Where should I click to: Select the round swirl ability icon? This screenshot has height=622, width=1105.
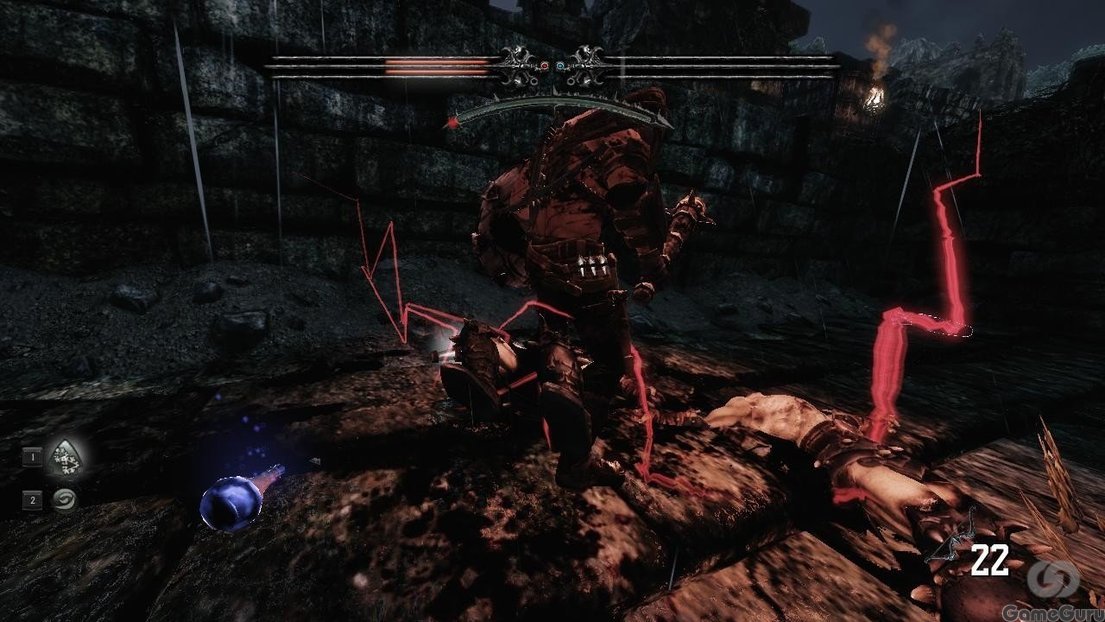64,499
